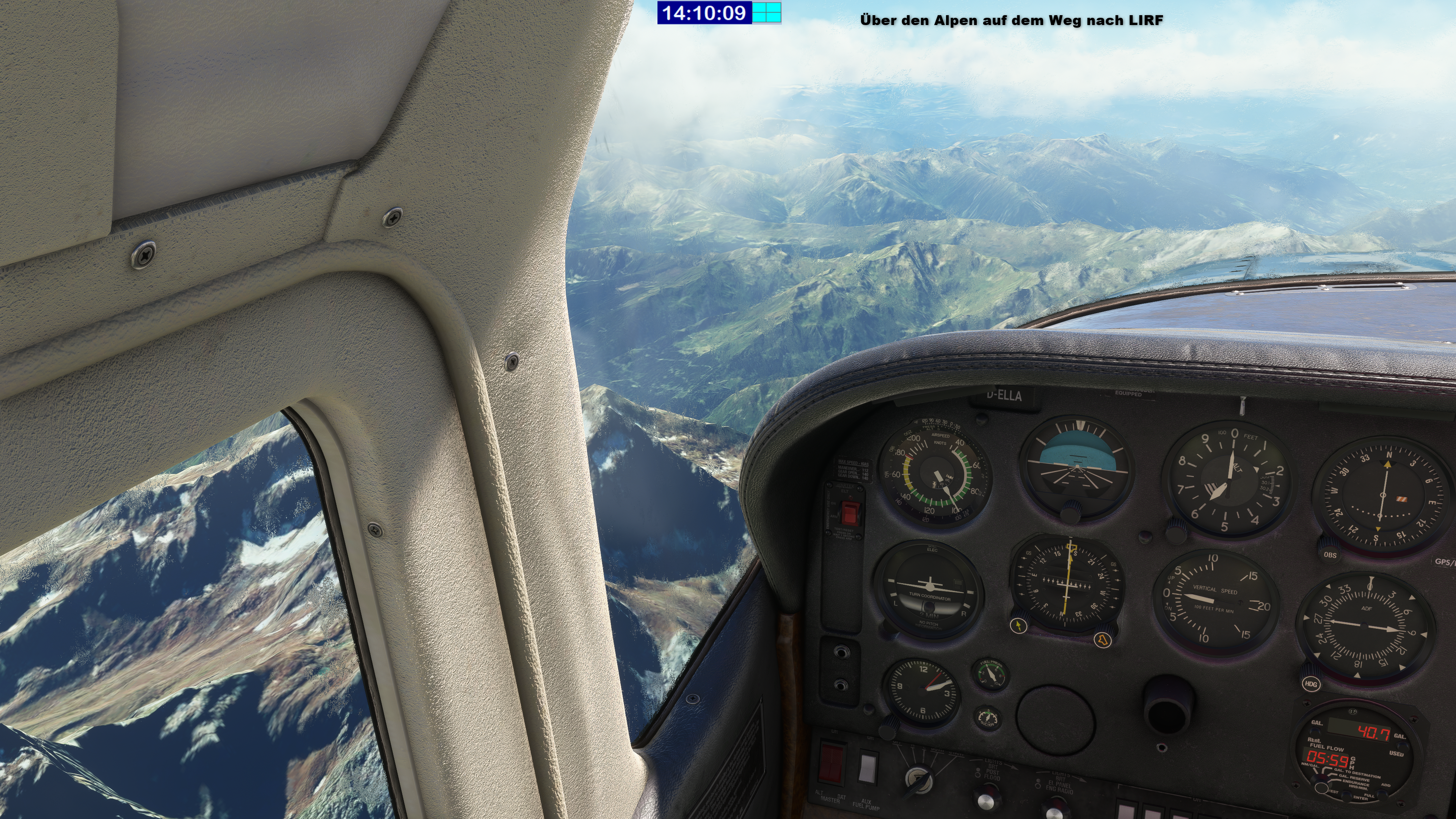Click the cyan window icon beside the clock
Viewport: 1456px width, 819px height.
click(767, 13)
